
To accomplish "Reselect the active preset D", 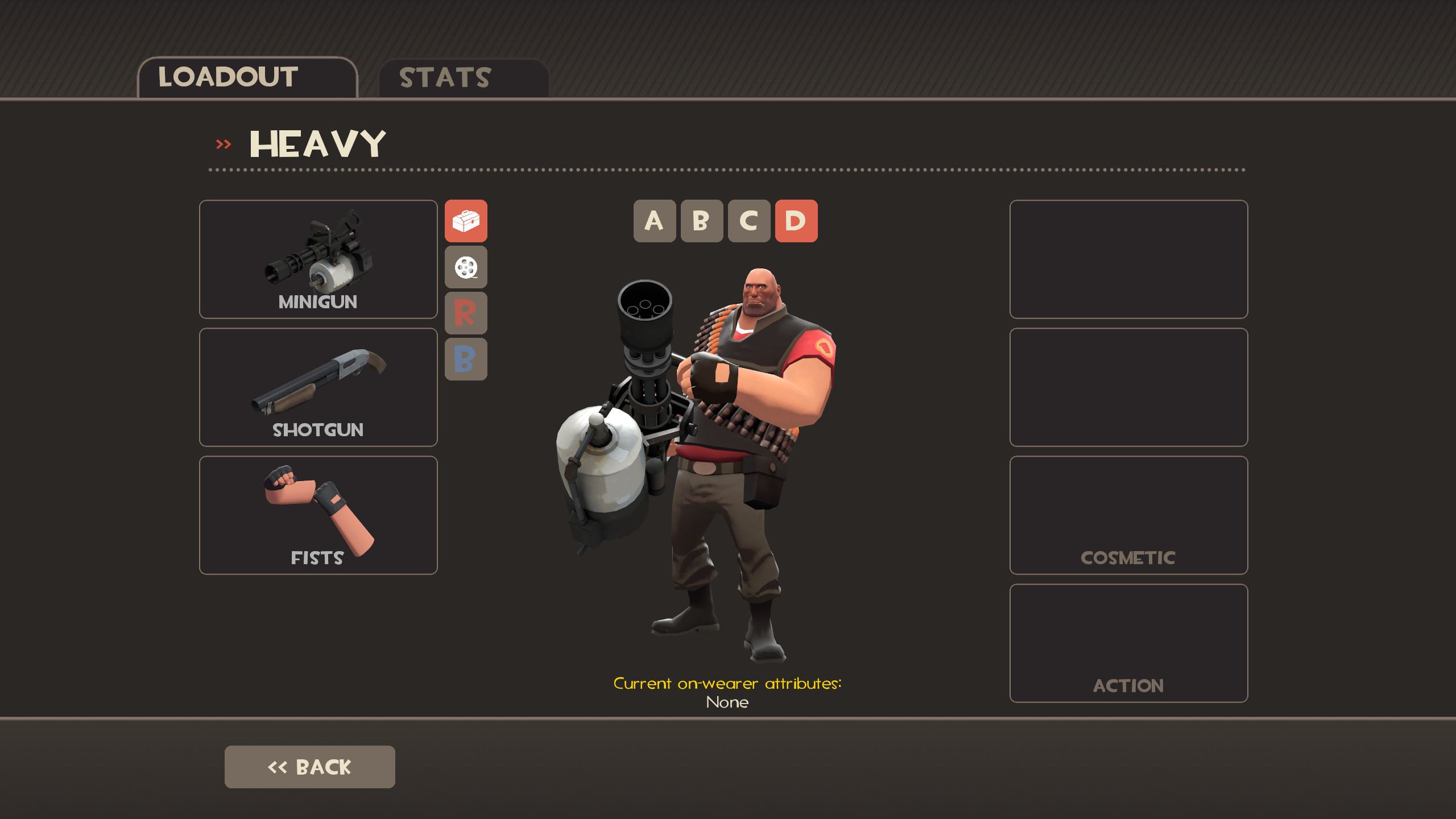I will pyautogui.click(x=796, y=222).
